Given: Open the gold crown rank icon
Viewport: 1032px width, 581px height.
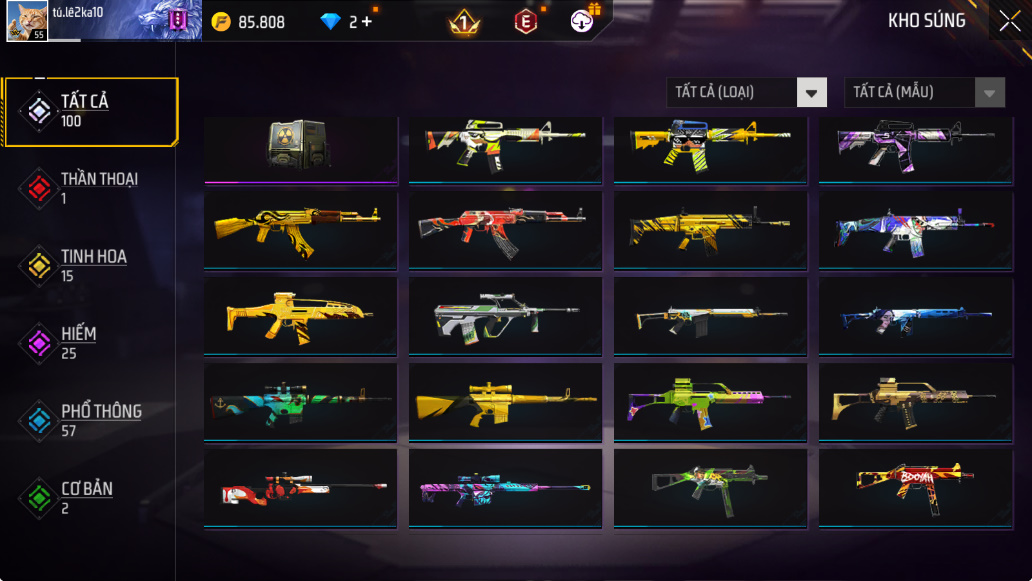Looking at the screenshot, I should tap(463, 21).
